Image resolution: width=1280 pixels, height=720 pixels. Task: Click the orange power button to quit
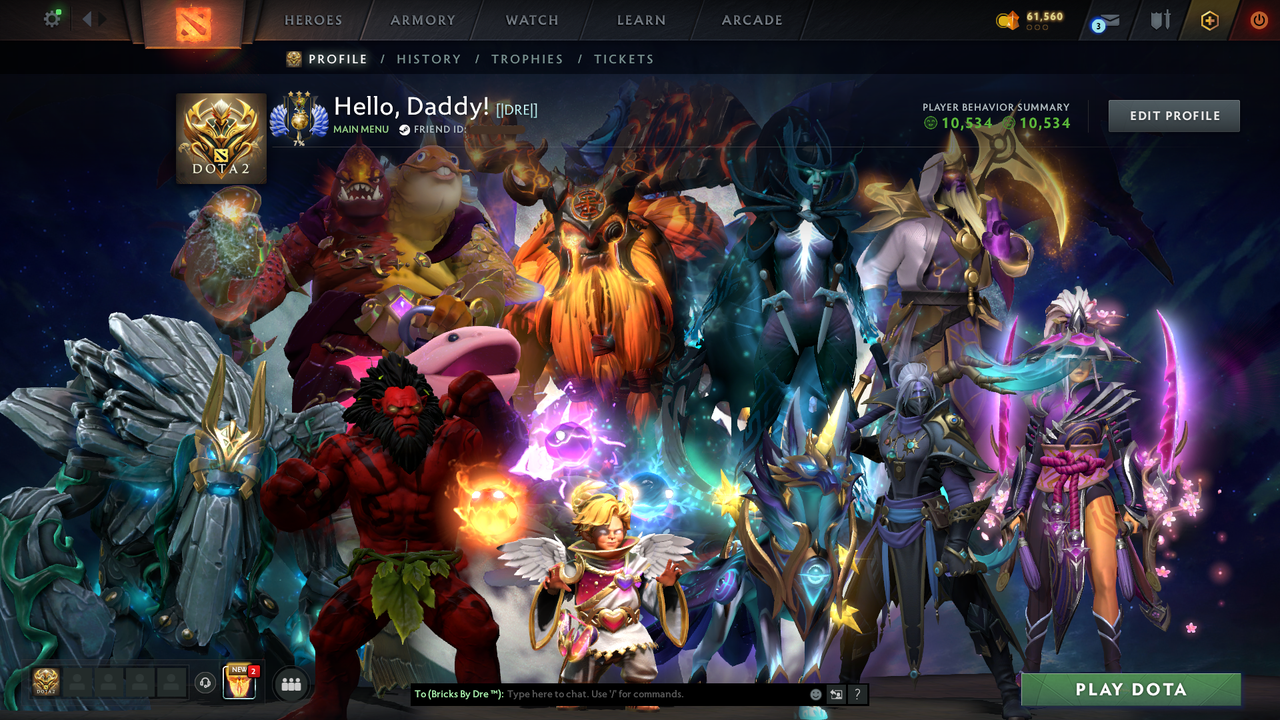point(1258,18)
